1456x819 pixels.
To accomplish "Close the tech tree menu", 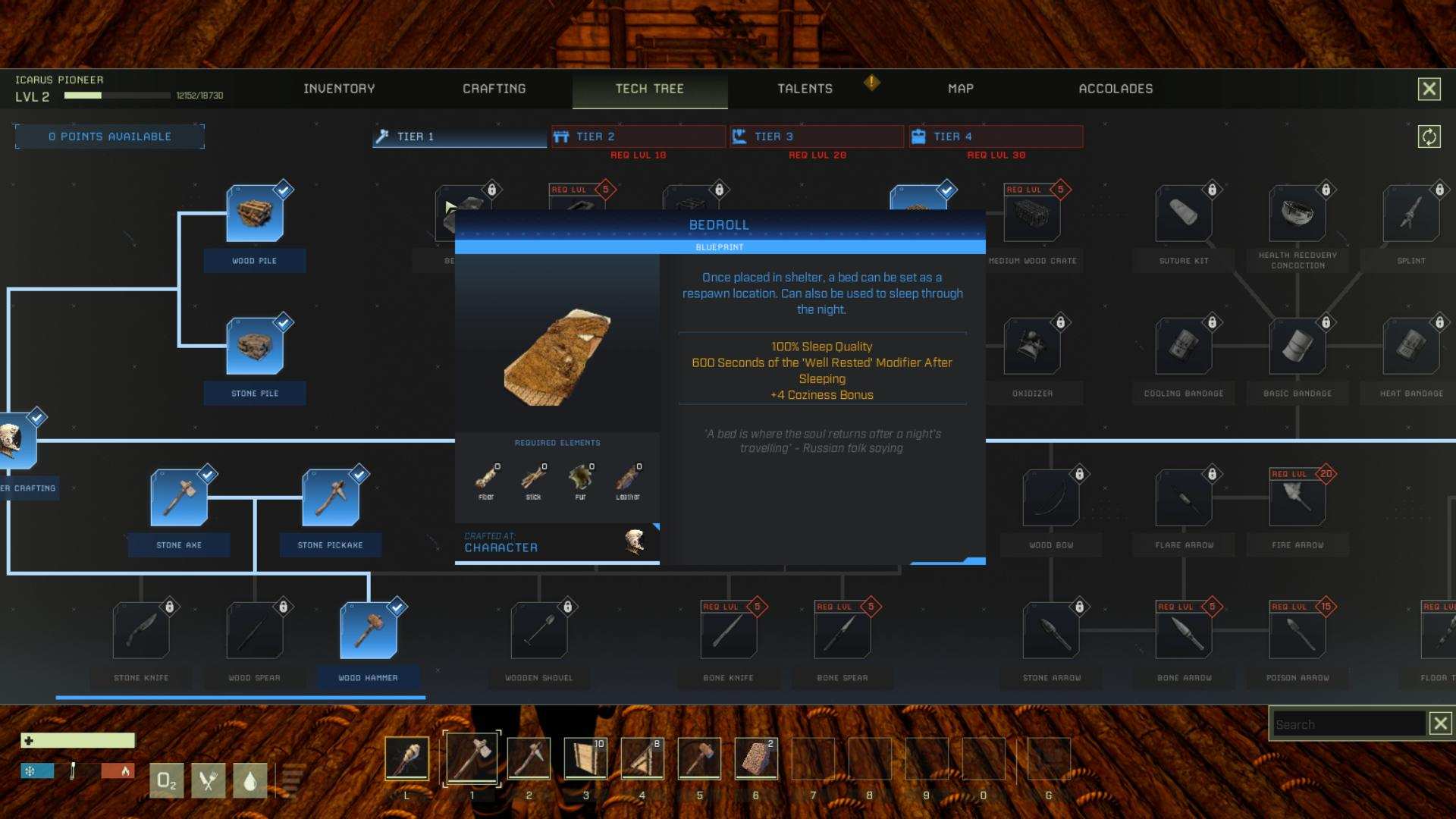I will coord(1429,89).
